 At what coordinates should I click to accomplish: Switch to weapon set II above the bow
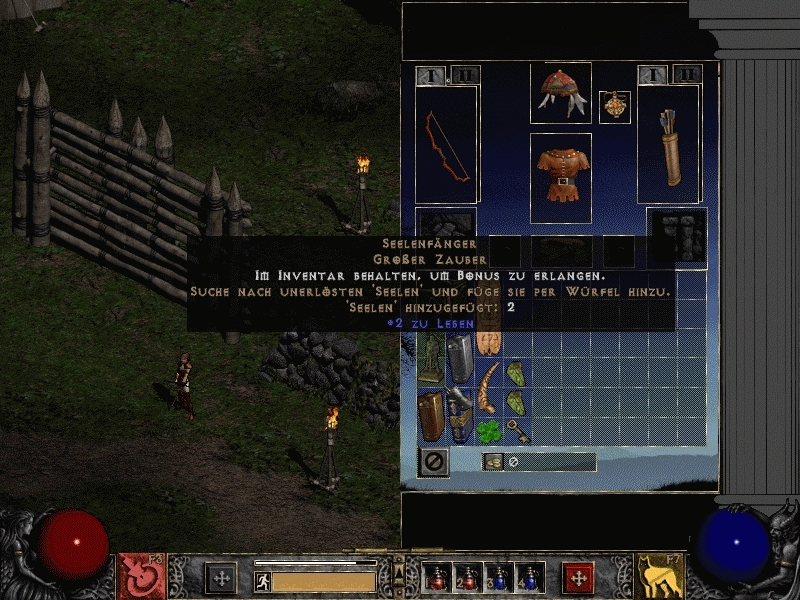[465, 75]
